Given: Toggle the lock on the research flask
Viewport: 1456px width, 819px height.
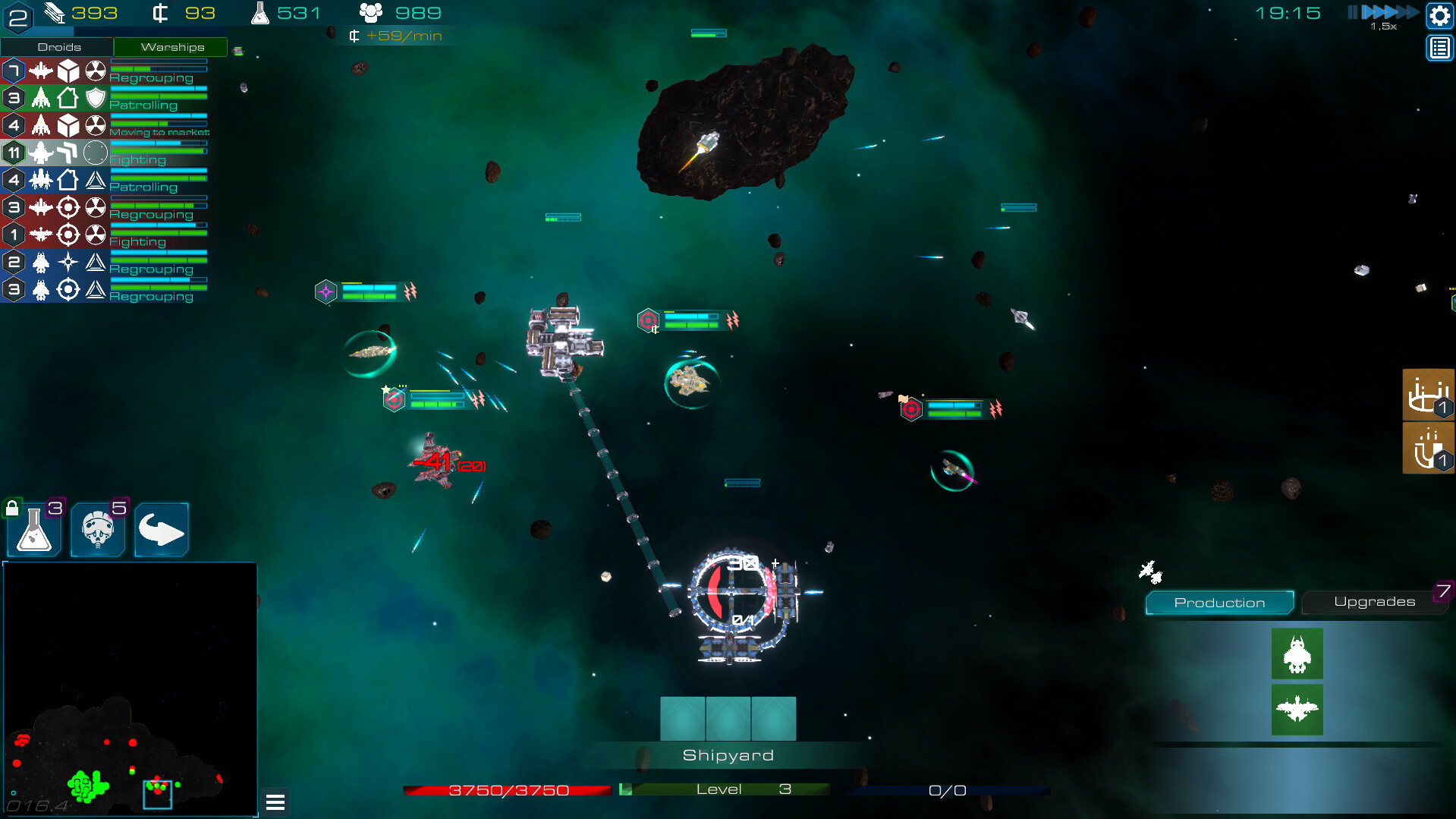Looking at the screenshot, I should (x=12, y=506).
